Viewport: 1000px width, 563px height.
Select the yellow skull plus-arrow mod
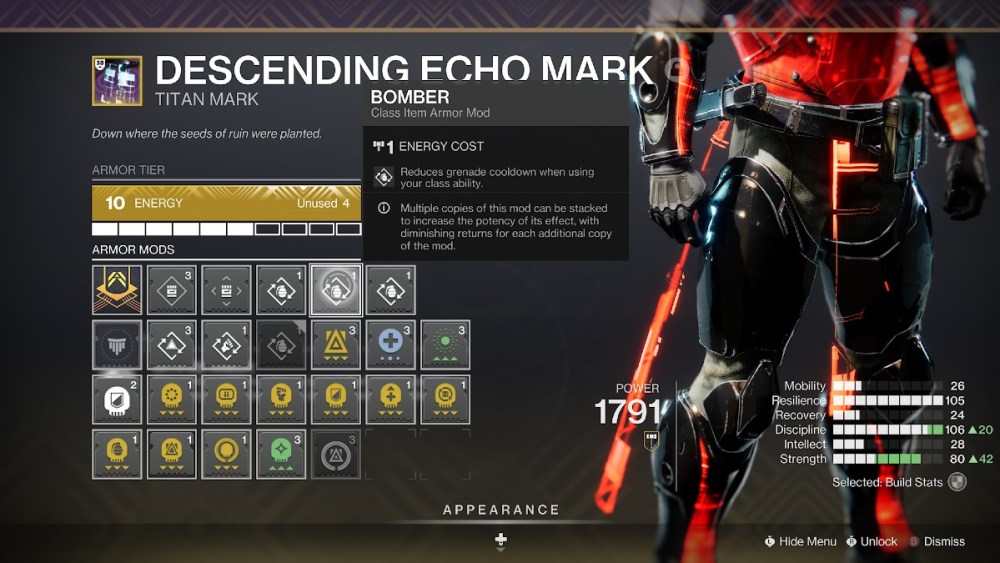pyautogui.click(x=390, y=399)
